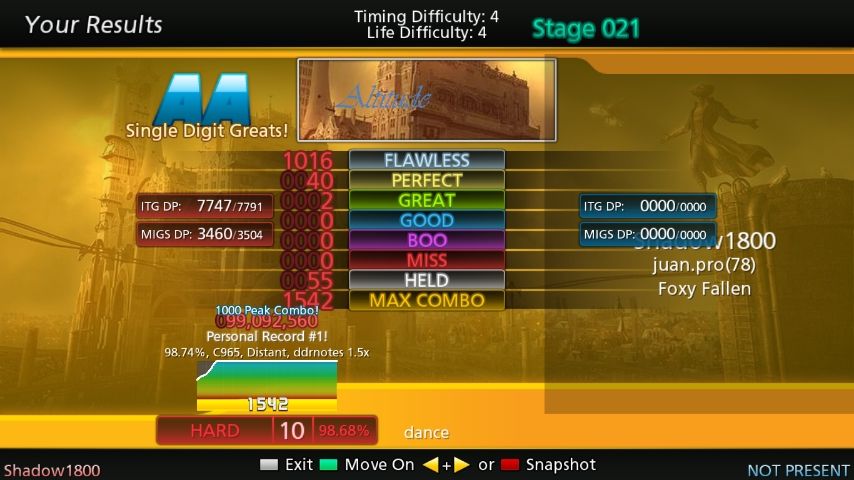The height and width of the screenshot is (480, 854).
Task: Click the Hard difficulty badge
Action: coord(215,431)
